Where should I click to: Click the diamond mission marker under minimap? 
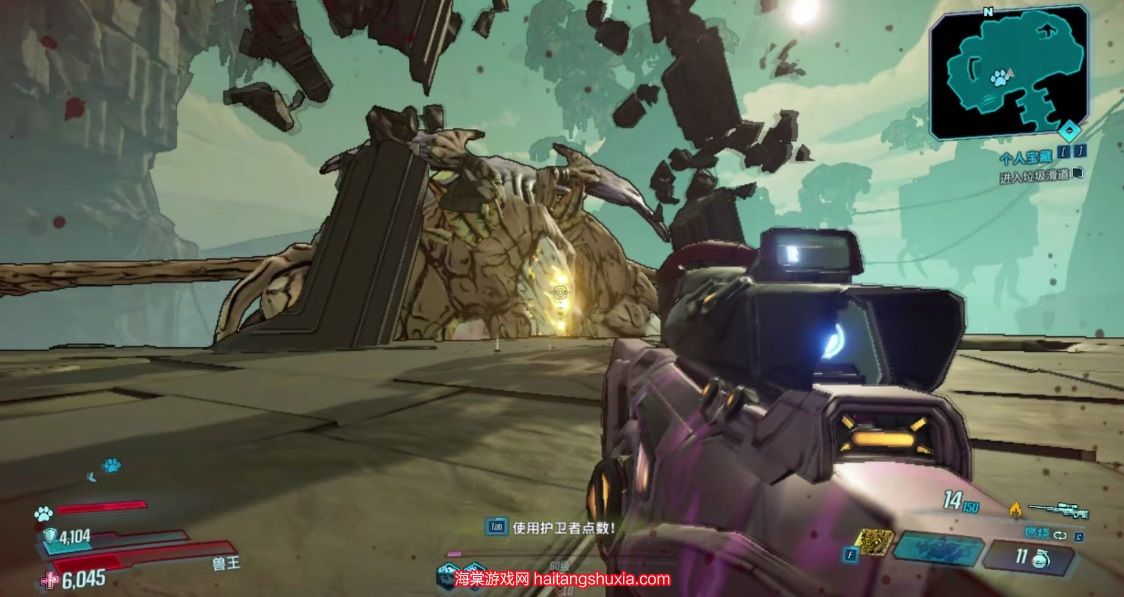point(1070,130)
